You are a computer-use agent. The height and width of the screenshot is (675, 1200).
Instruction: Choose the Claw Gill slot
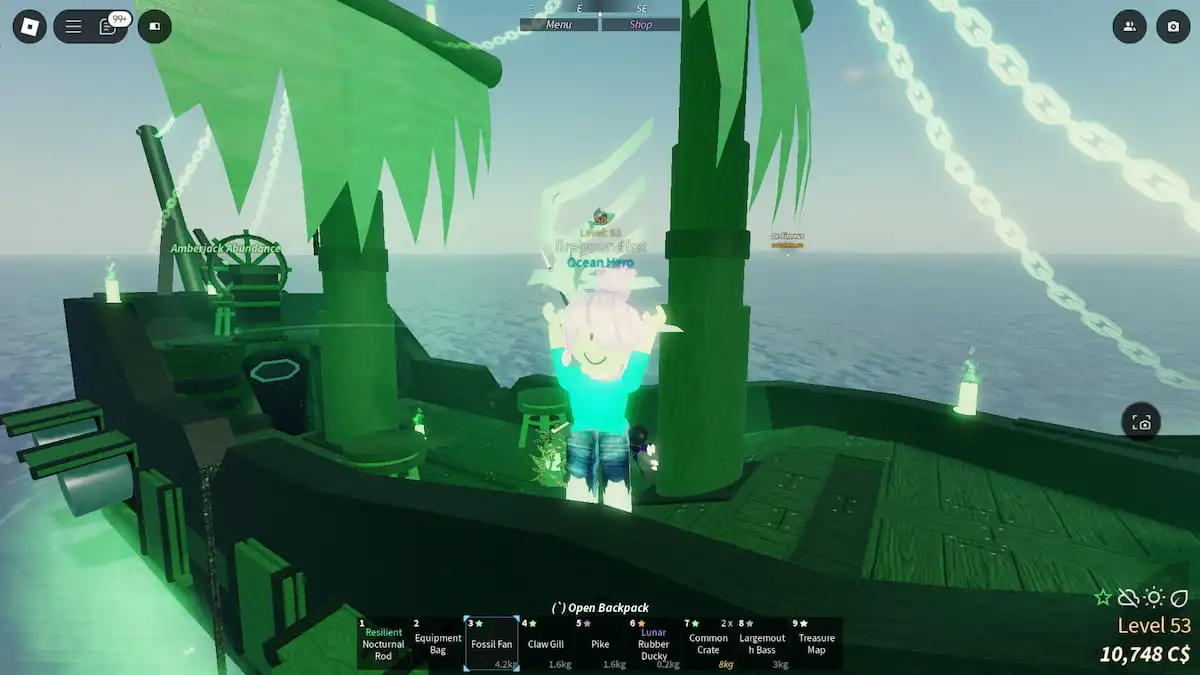[x=546, y=643]
